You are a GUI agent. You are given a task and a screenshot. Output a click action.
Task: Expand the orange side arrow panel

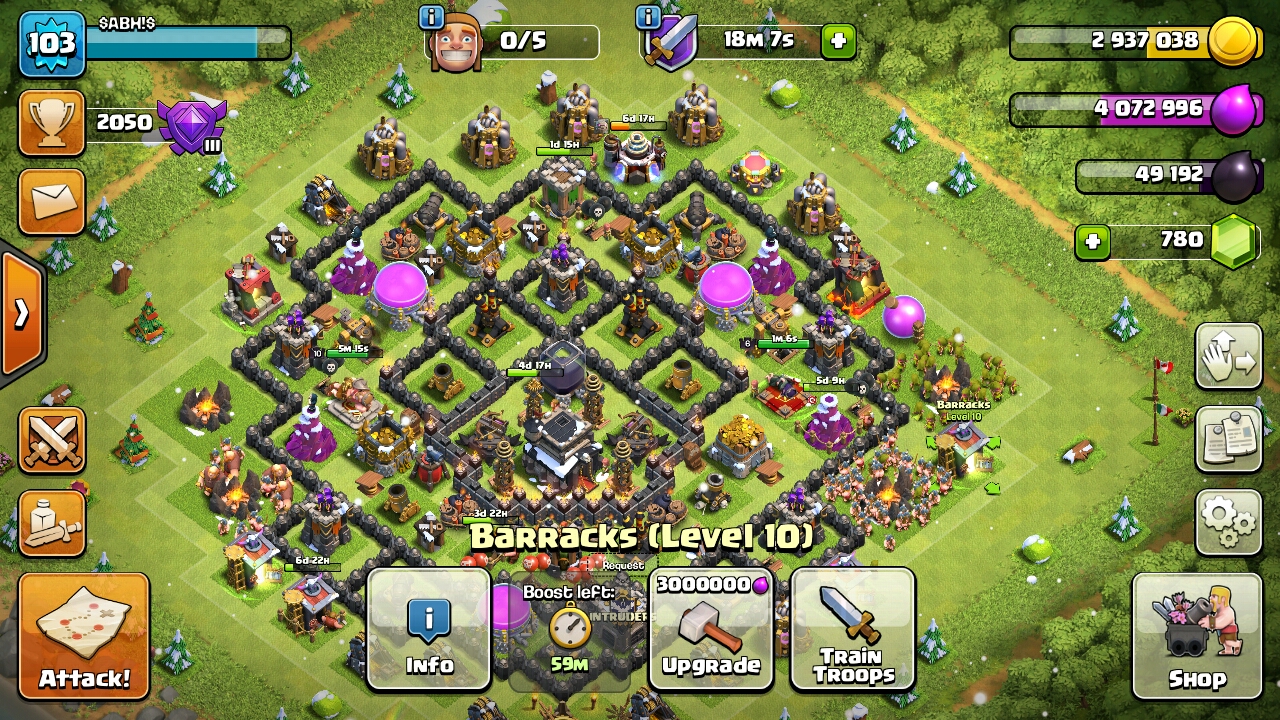(20, 314)
